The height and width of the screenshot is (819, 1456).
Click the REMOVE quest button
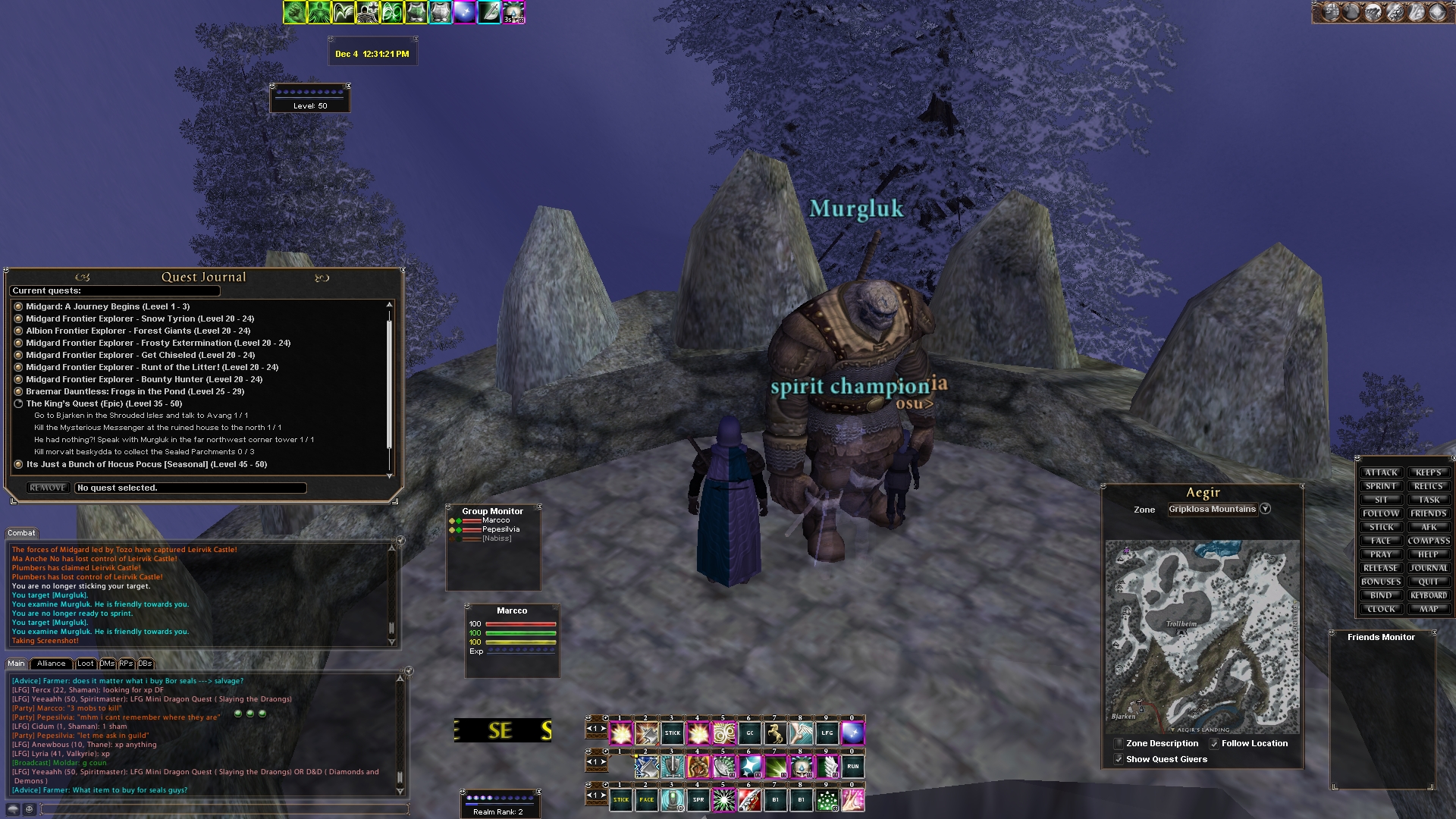point(48,488)
